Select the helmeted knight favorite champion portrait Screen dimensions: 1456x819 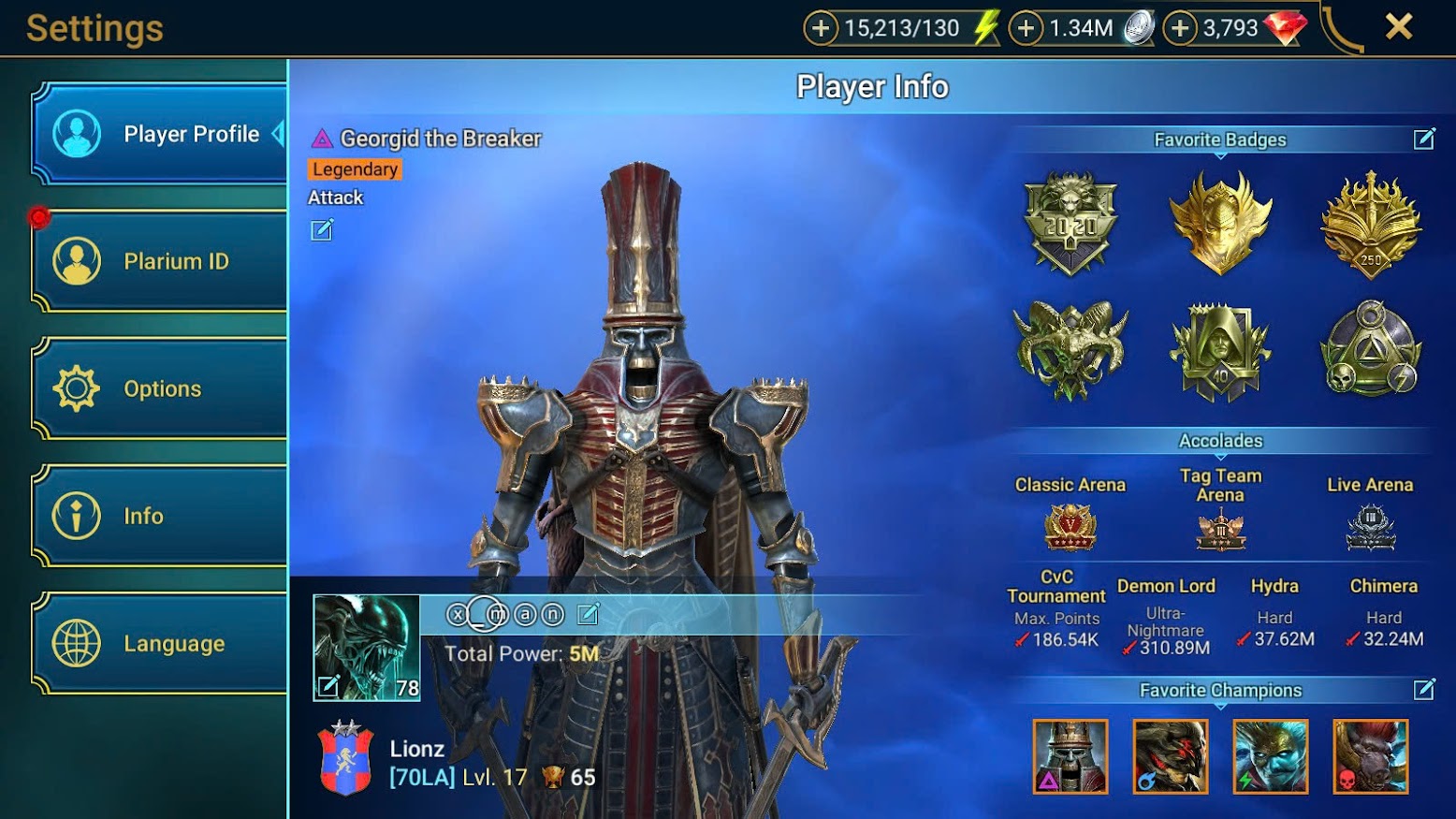click(1070, 756)
